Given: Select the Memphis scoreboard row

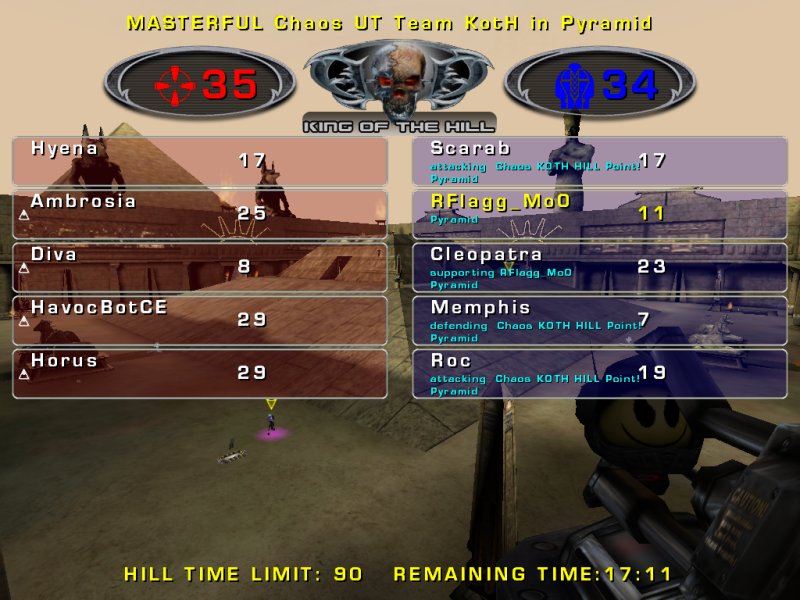Looking at the screenshot, I should click(x=600, y=320).
